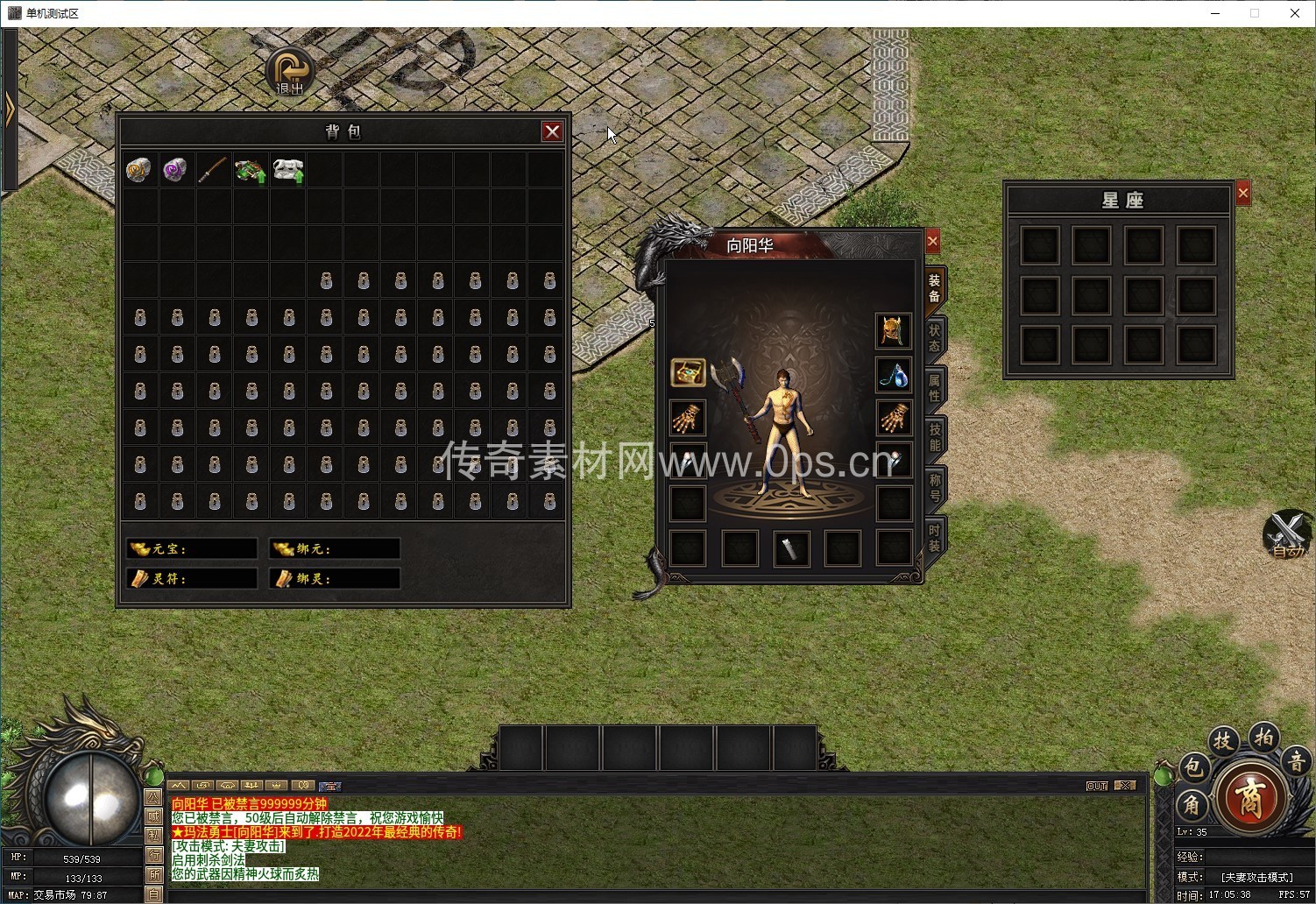Open the 属性 attributes tab

click(x=934, y=388)
